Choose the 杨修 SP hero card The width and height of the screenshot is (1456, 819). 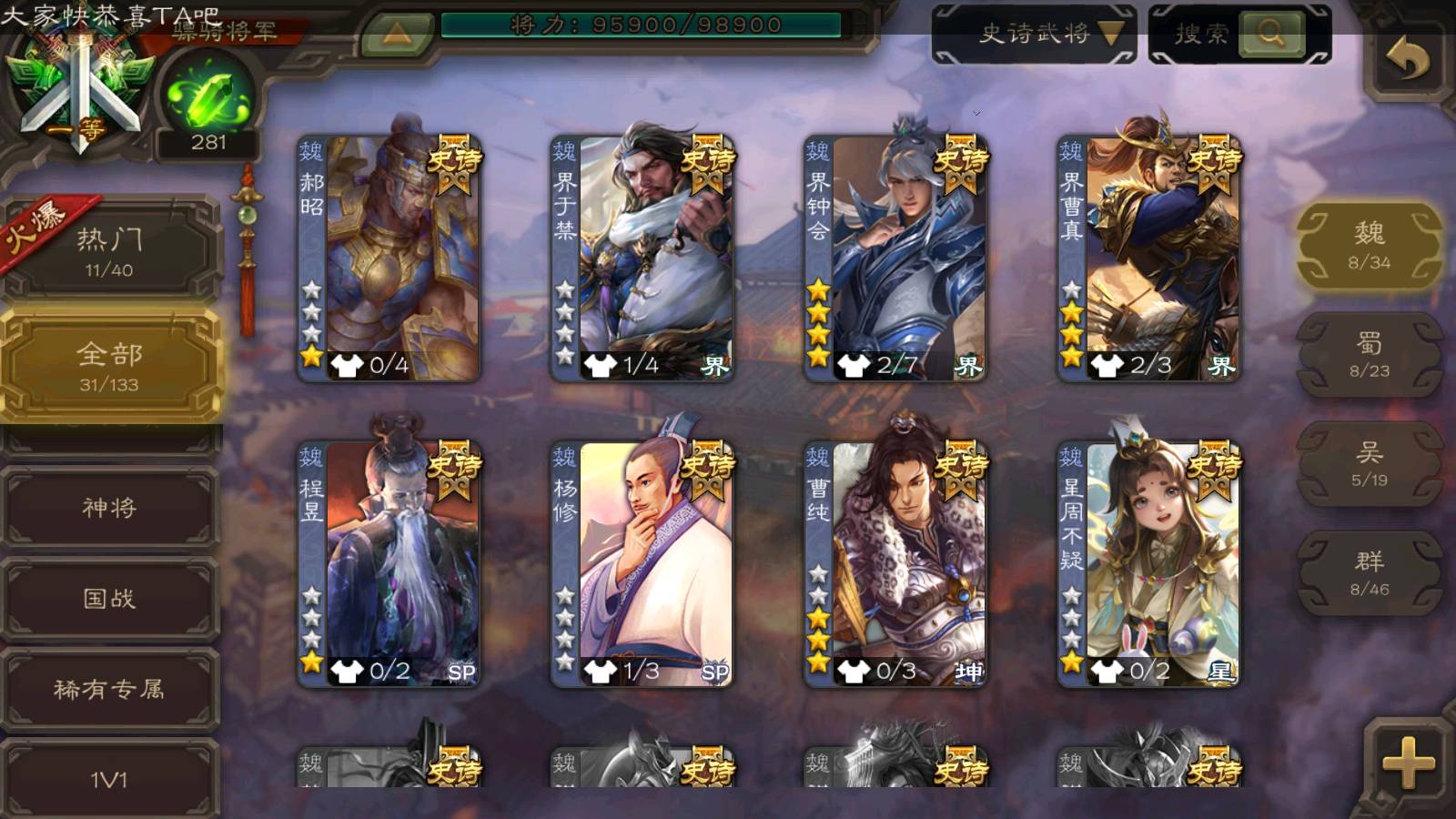642,564
